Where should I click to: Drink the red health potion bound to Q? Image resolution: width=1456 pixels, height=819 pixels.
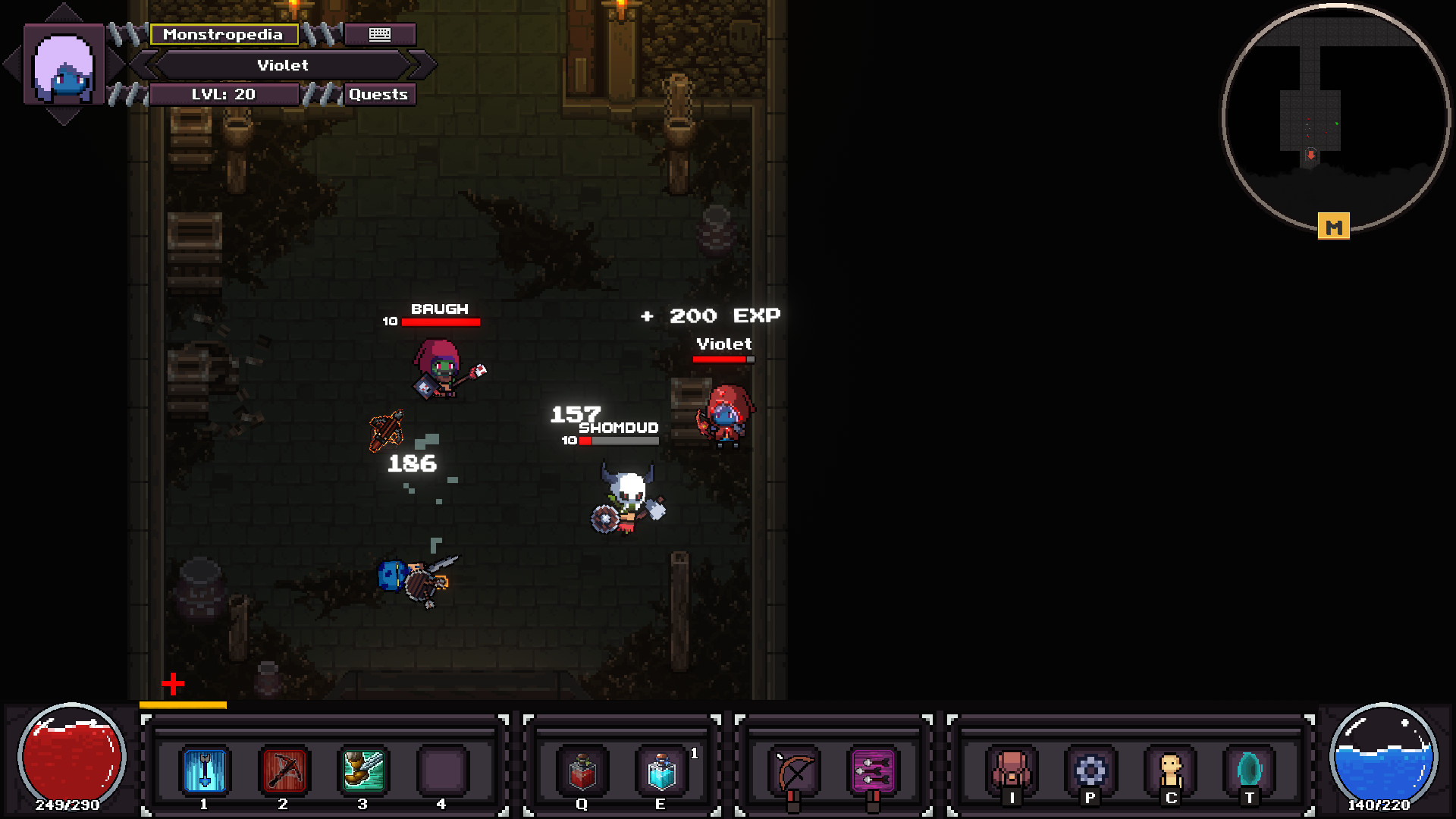pyautogui.click(x=581, y=770)
